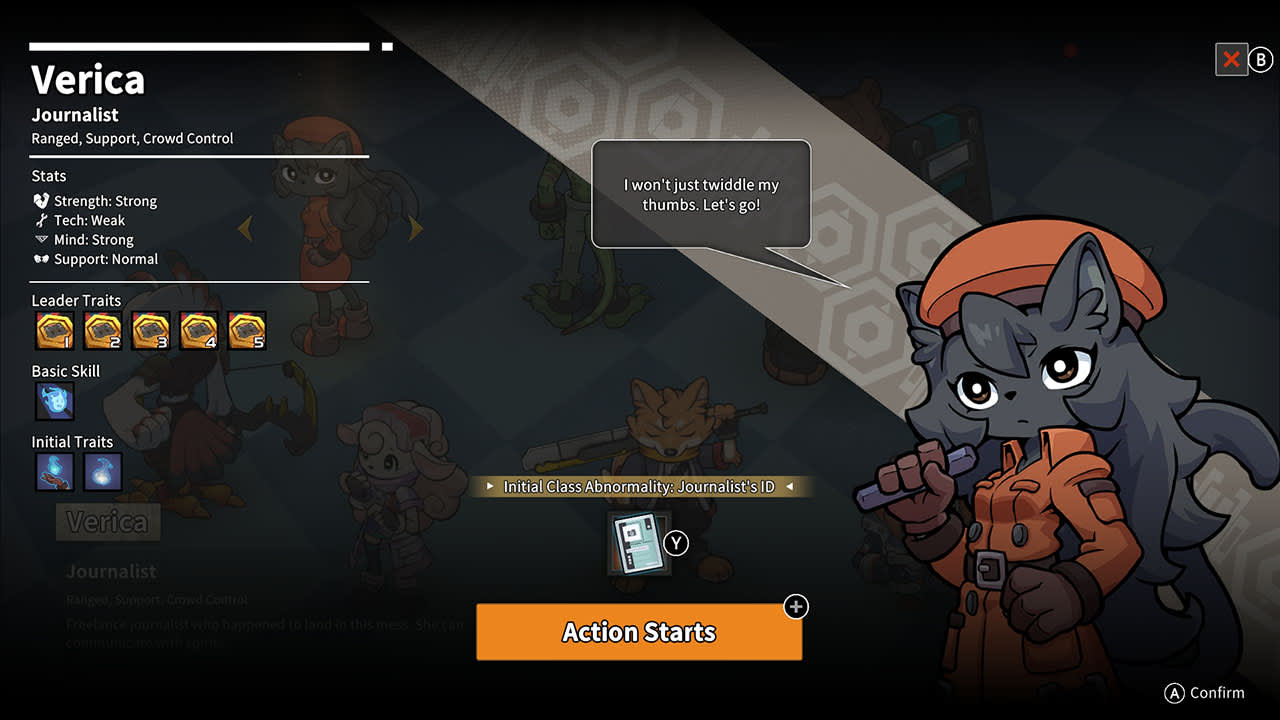Inspect Leader Trait level 5 badge

(x=246, y=330)
